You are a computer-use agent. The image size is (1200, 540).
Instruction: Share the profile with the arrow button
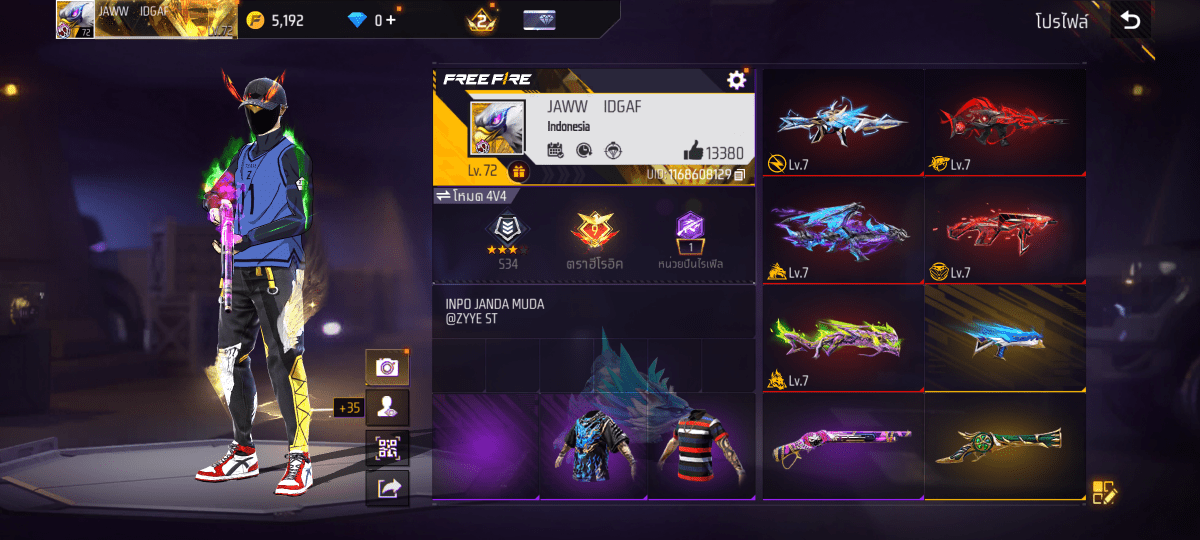[x=386, y=487]
